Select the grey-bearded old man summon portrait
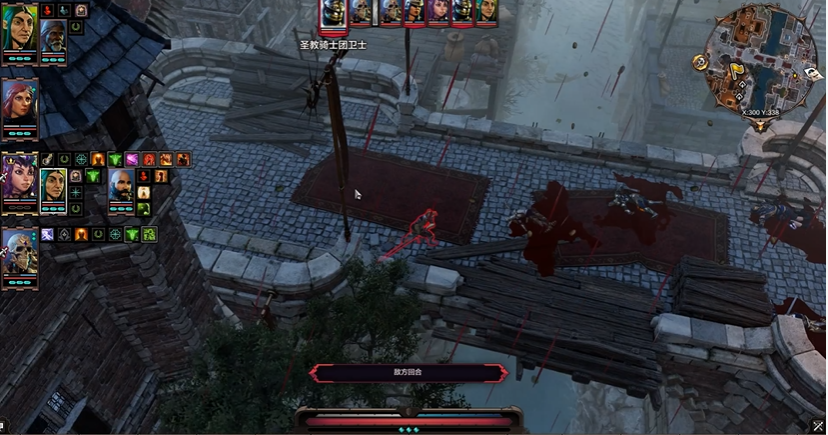 click(53, 36)
